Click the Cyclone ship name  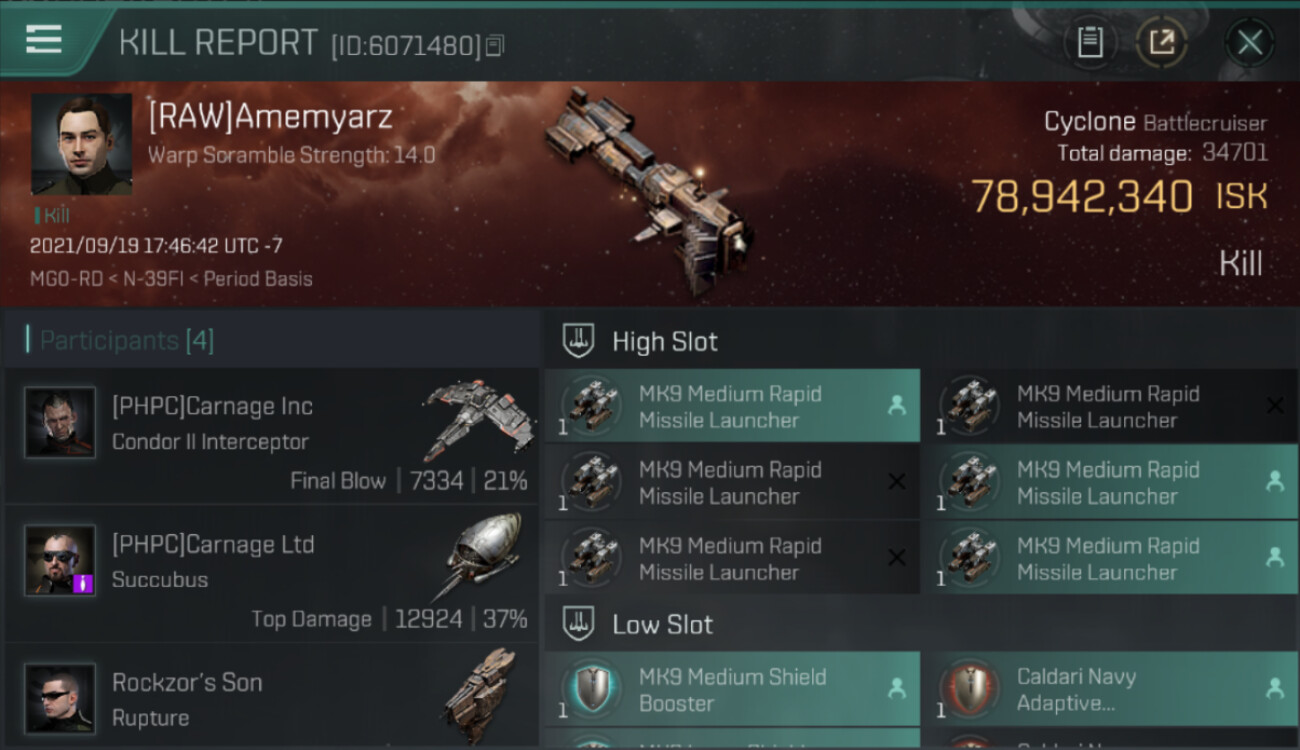click(1089, 122)
